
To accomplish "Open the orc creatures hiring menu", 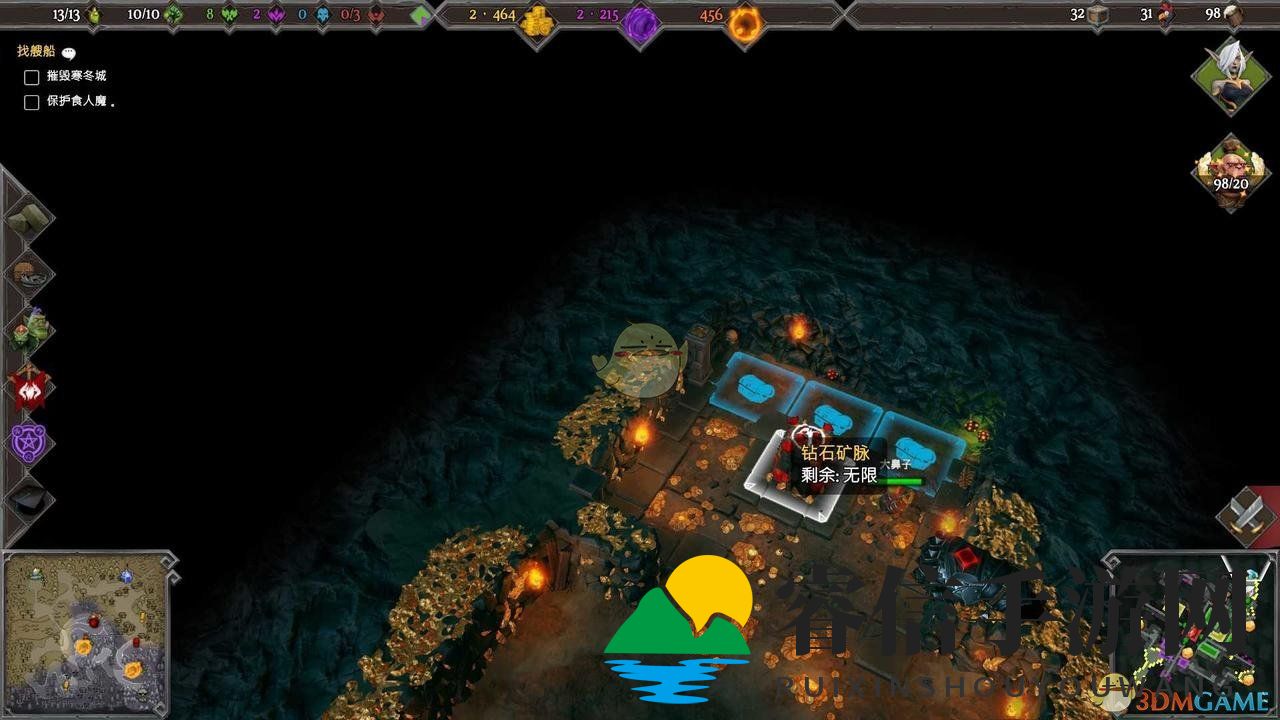I will tap(29, 328).
